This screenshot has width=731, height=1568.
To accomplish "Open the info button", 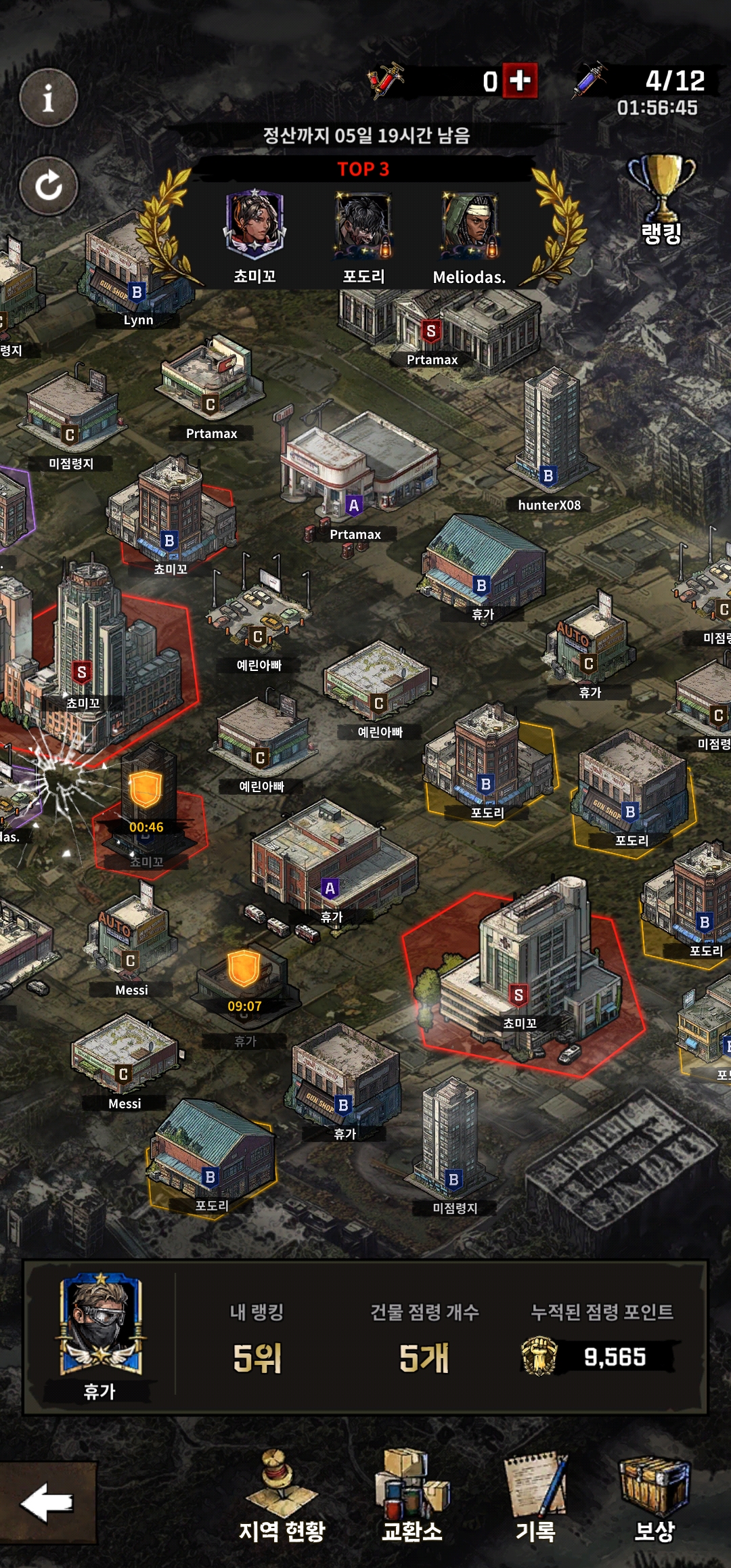I will [x=48, y=98].
